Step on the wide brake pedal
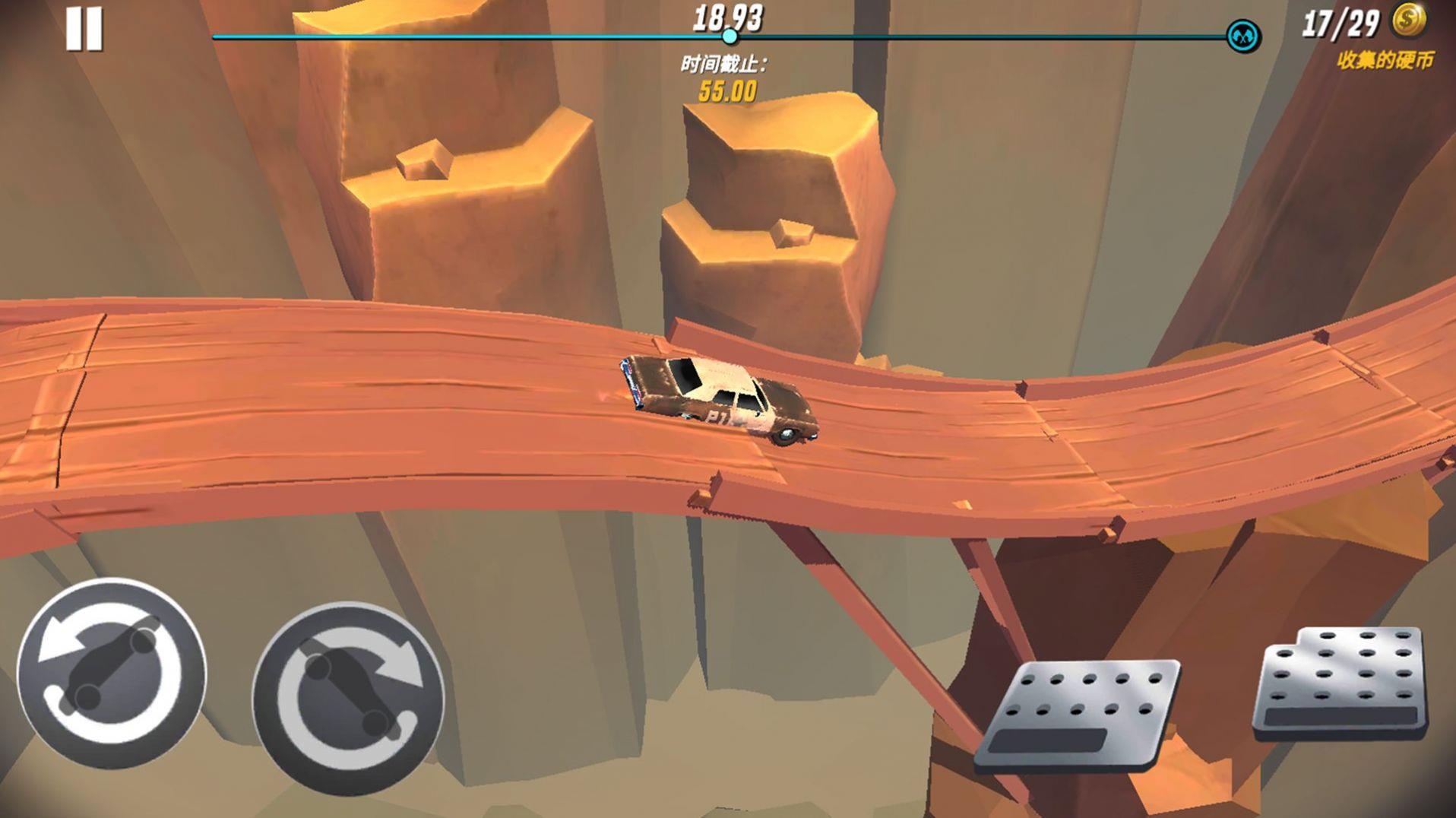The width and height of the screenshot is (1456, 818). (x=1078, y=714)
